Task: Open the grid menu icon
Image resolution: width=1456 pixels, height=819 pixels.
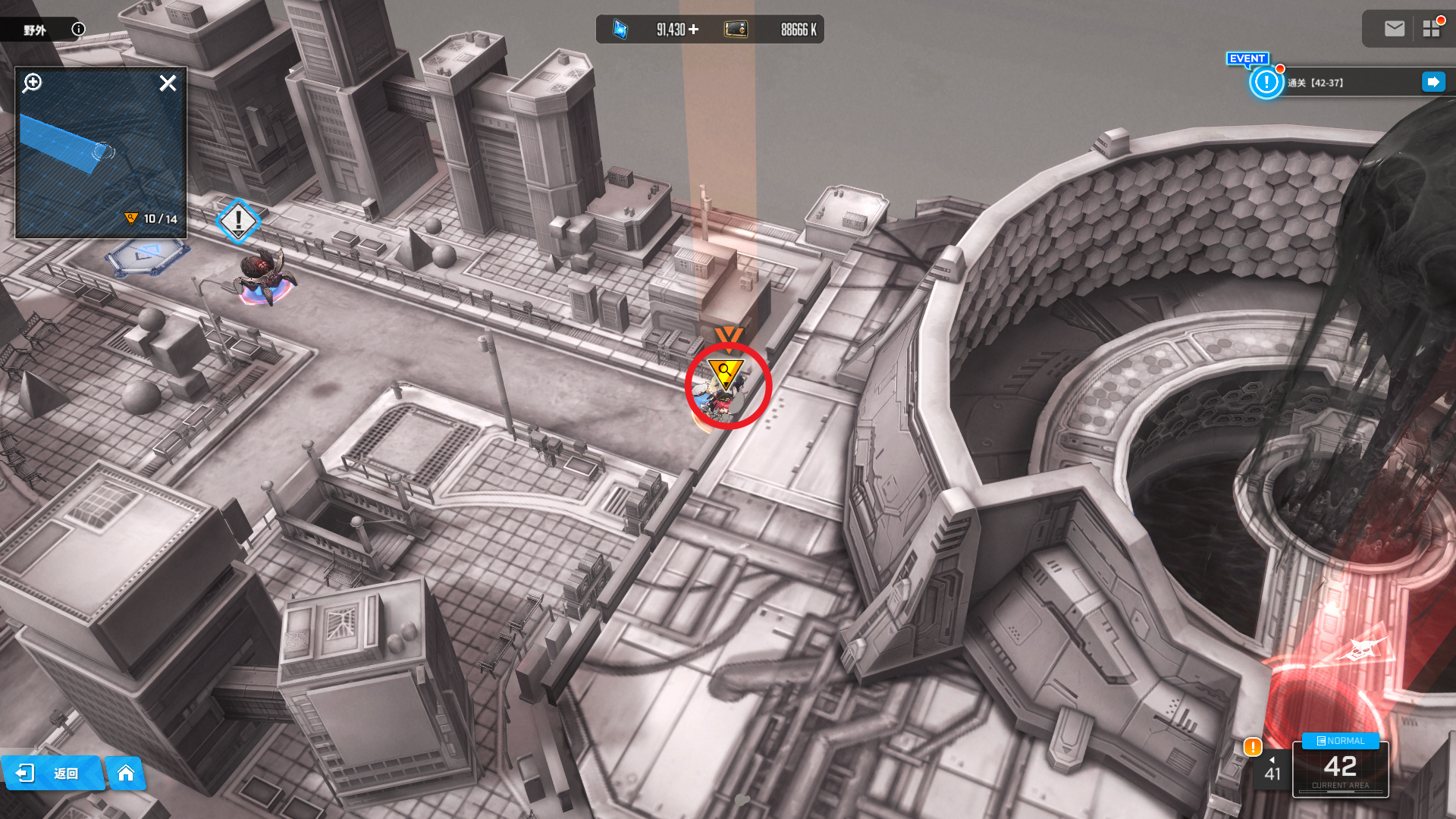Action: [x=1432, y=29]
